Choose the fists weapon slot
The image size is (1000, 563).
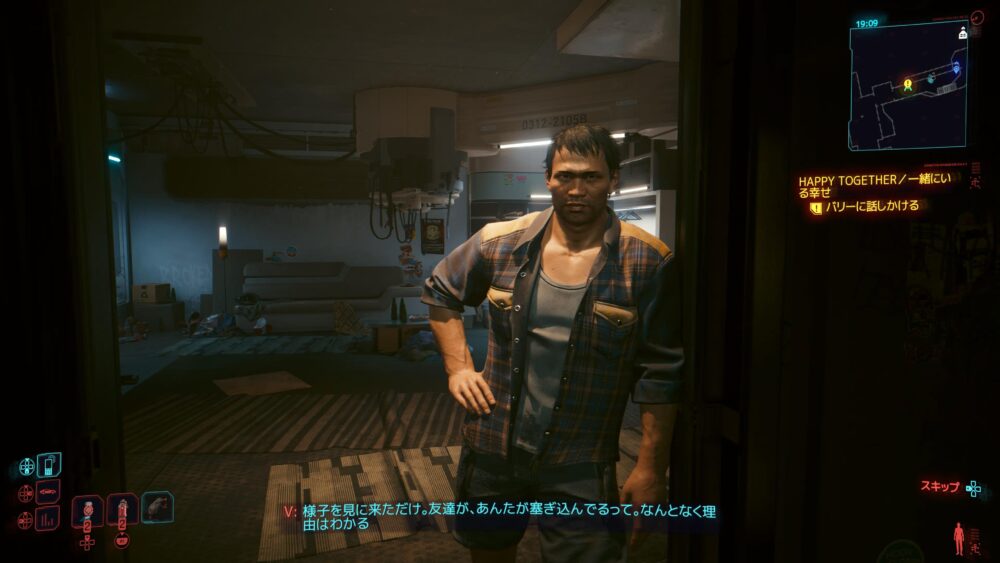pos(157,507)
